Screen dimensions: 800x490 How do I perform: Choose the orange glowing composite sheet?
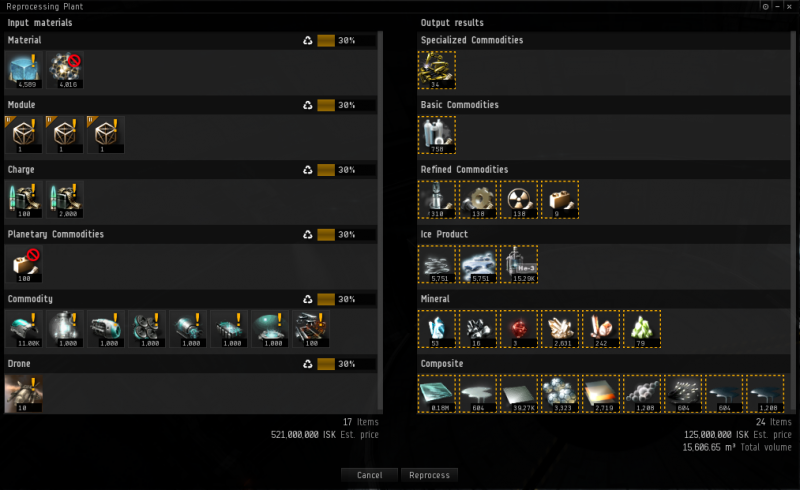tap(601, 393)
